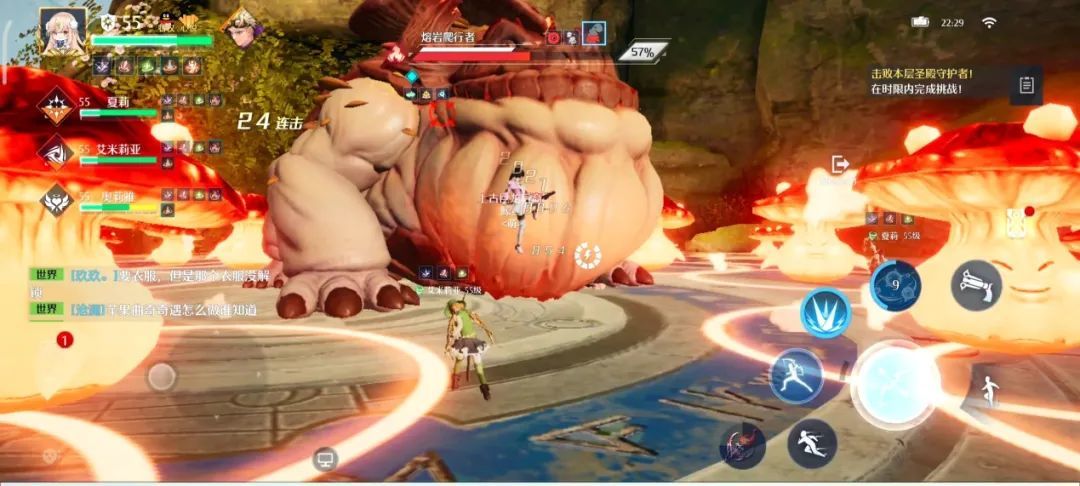The width and height of the screenshot is (1080, 486).
Task: Open the red notification badge marked 1
Action: (x=65, y=340)
